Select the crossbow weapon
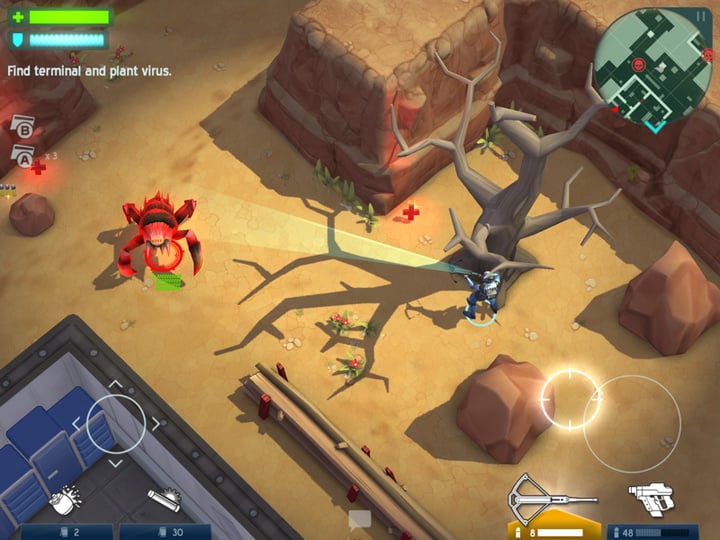Screen dimensions: 720x540 point(552,496)
